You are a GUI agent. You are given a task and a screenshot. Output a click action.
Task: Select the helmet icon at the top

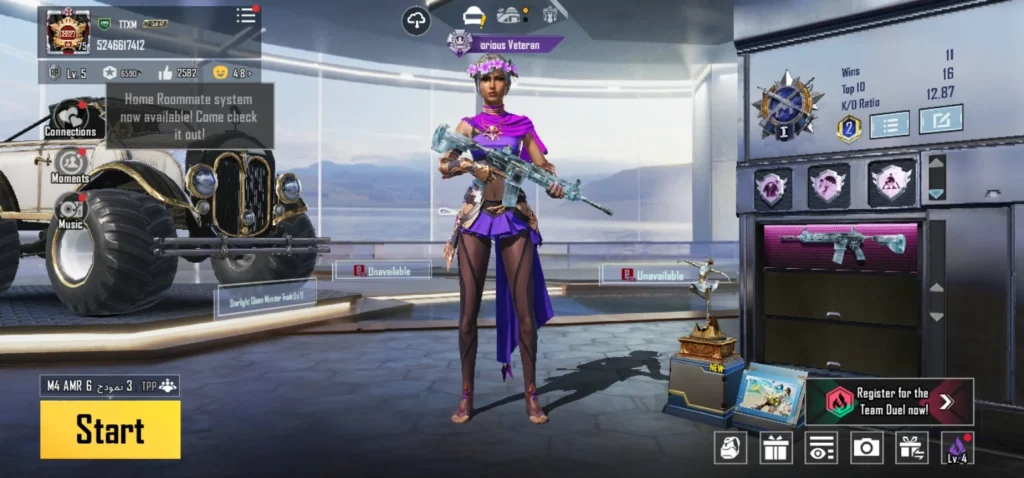click(x=474, y=16)
